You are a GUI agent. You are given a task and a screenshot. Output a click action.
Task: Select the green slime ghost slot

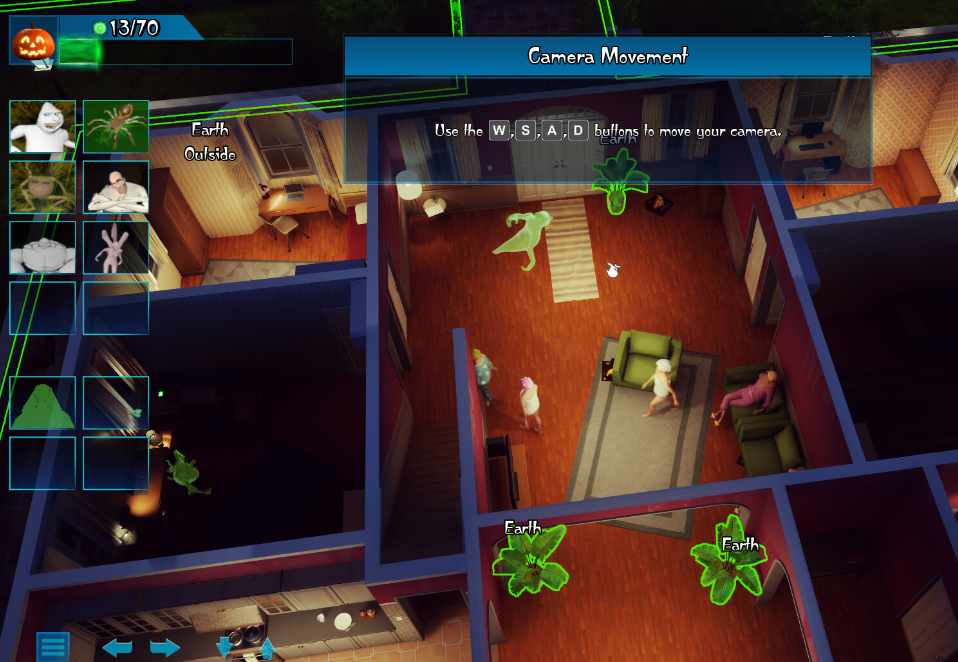point(42,403)
